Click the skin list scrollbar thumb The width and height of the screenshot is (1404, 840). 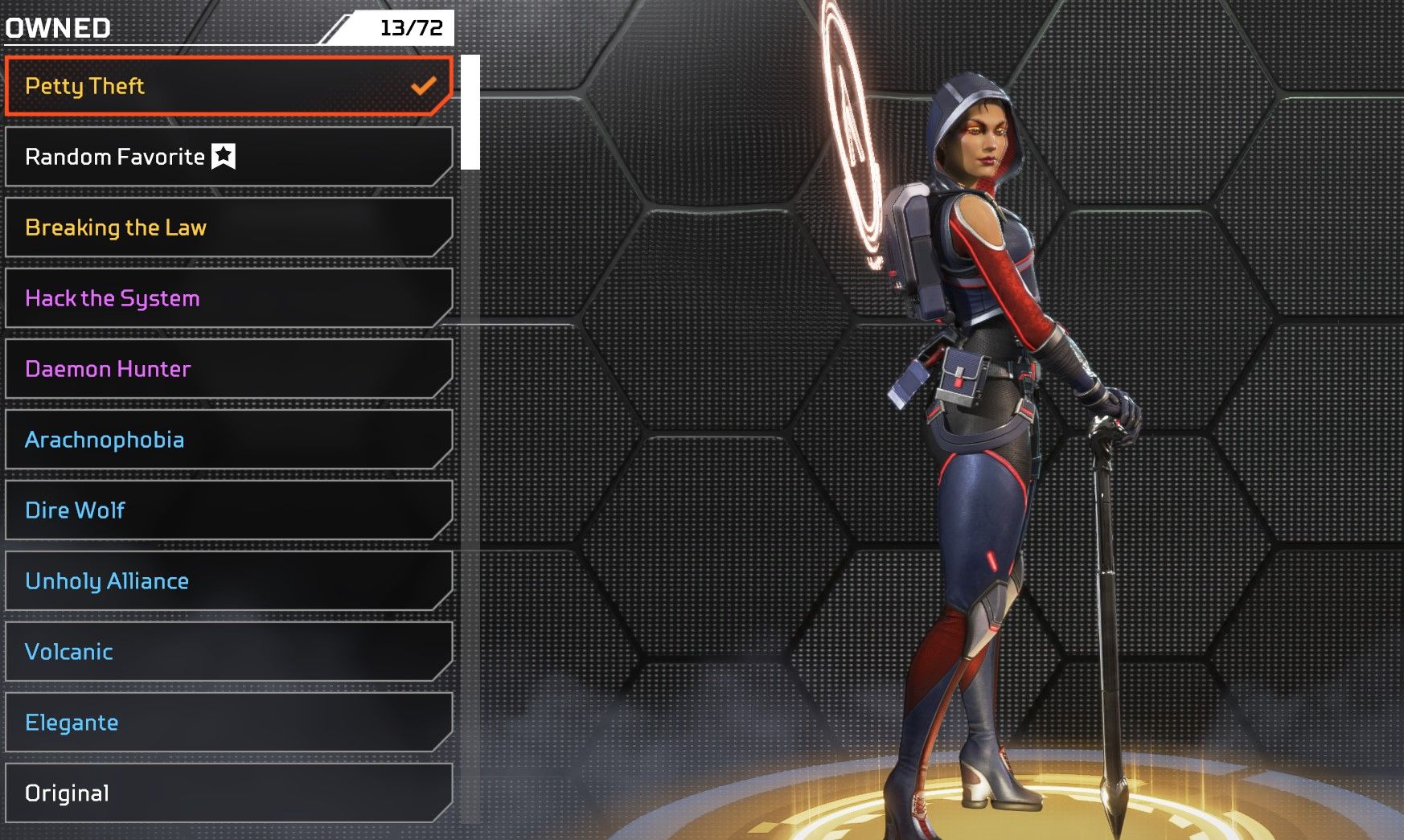point(470,112)
